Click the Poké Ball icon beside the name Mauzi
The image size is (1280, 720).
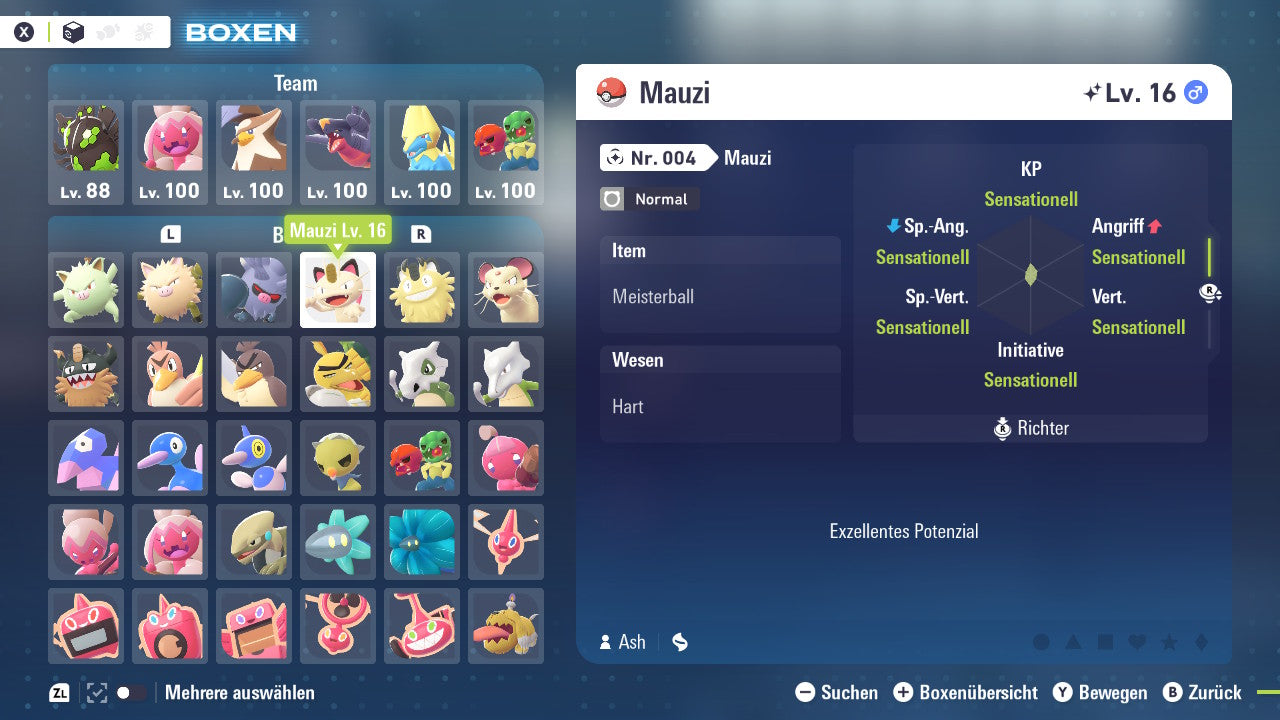[x=609, y=92]
